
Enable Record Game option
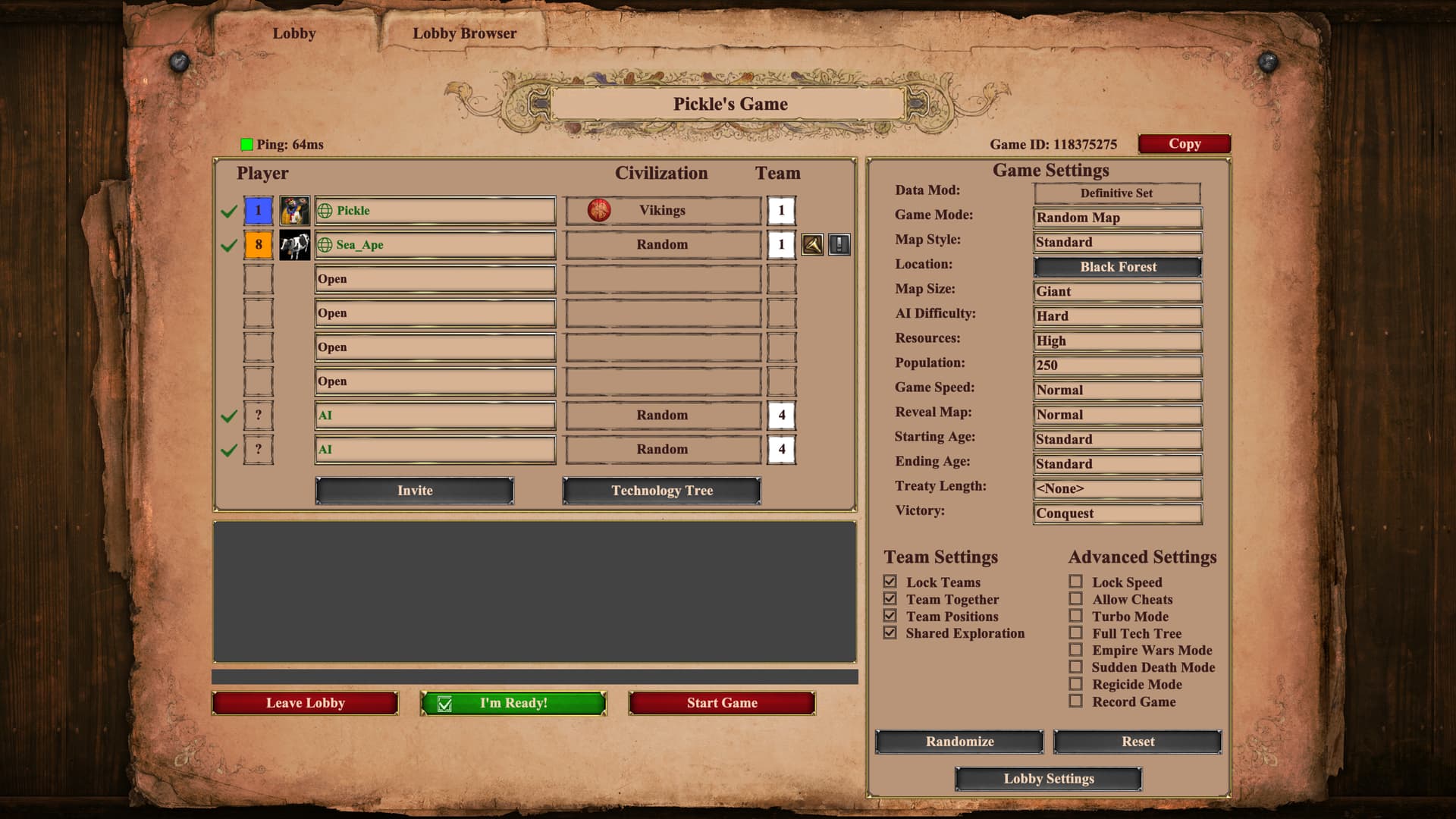1075,701
